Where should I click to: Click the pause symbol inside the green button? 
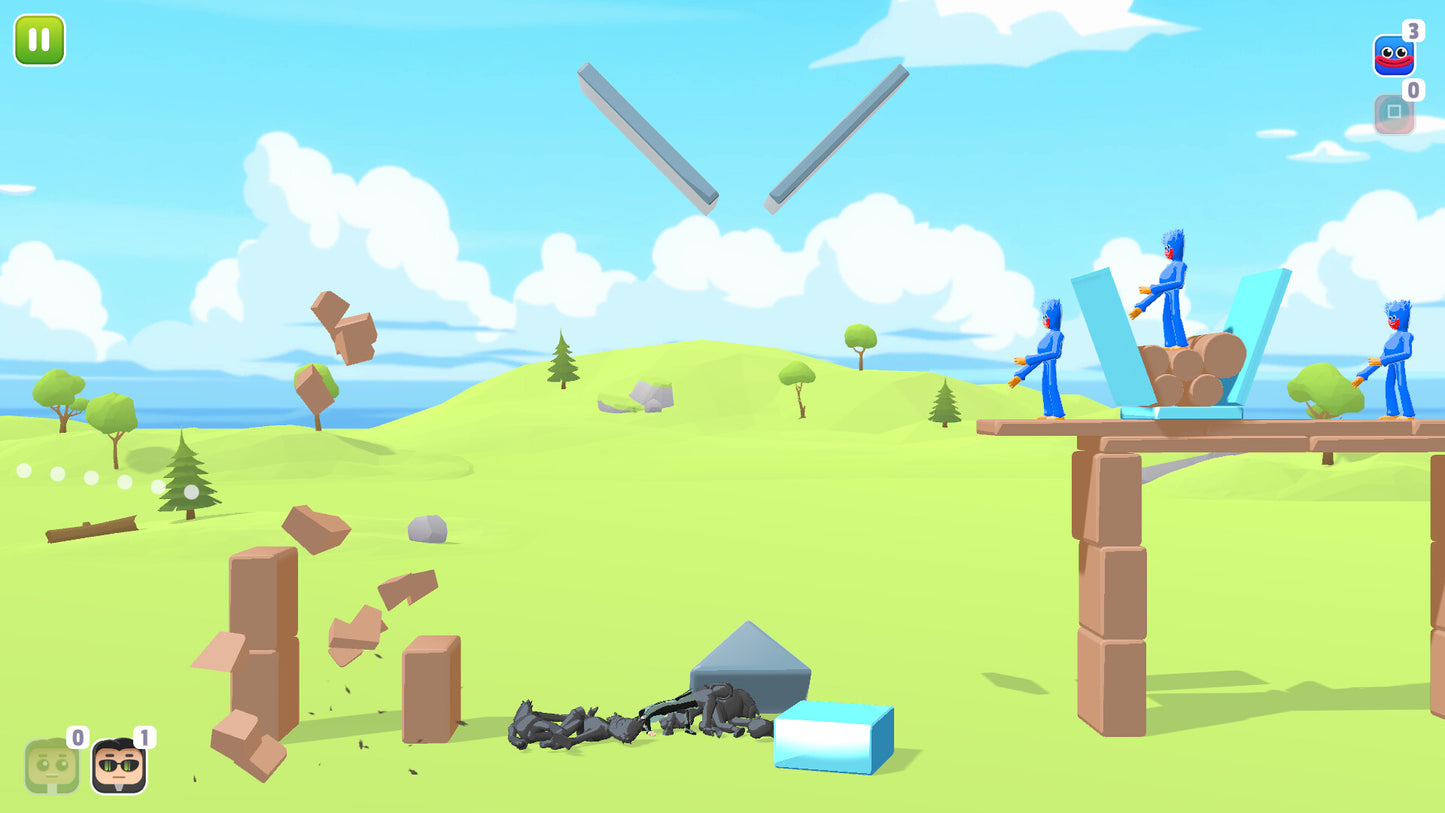(x=39, y=40)
